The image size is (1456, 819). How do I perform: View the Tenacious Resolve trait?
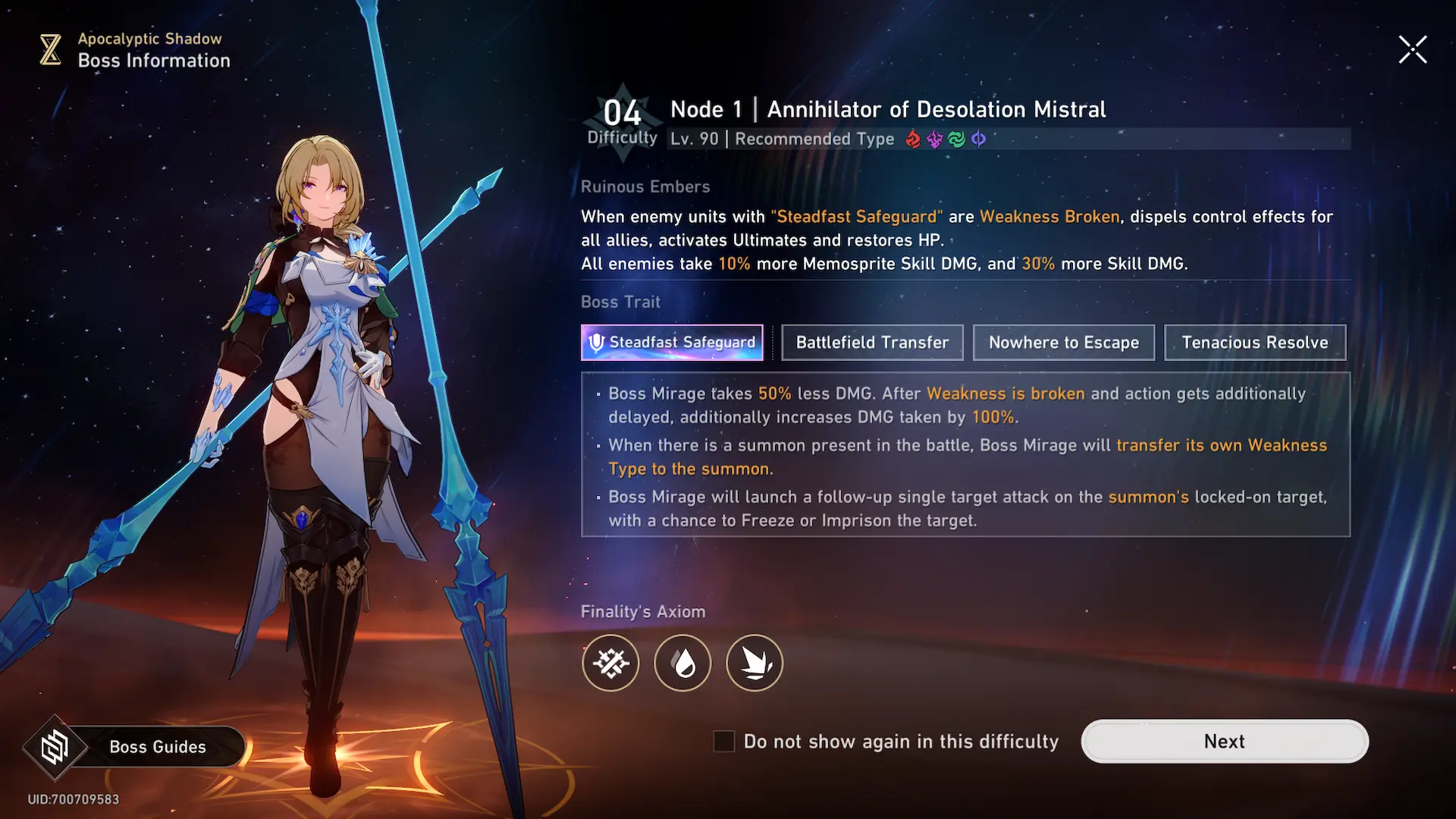1254,343
